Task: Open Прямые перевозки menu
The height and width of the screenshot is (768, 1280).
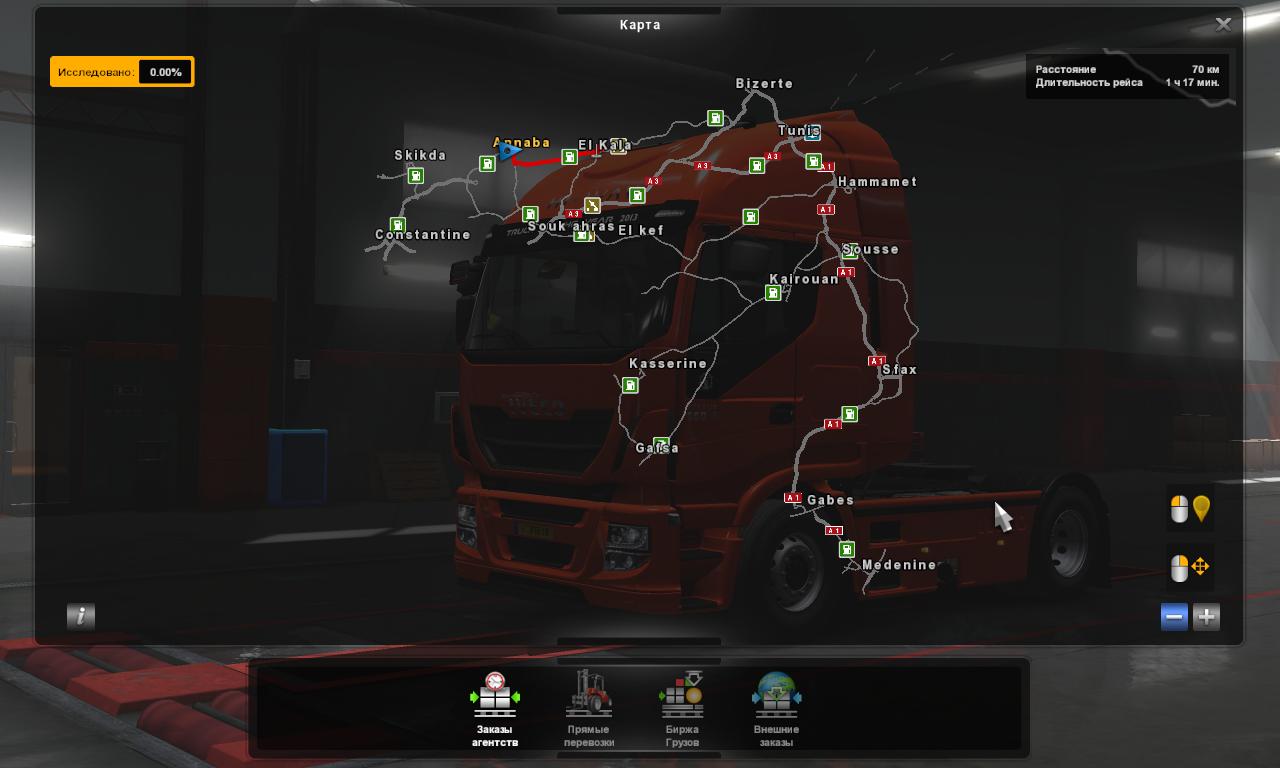Action: click(589, 708)
